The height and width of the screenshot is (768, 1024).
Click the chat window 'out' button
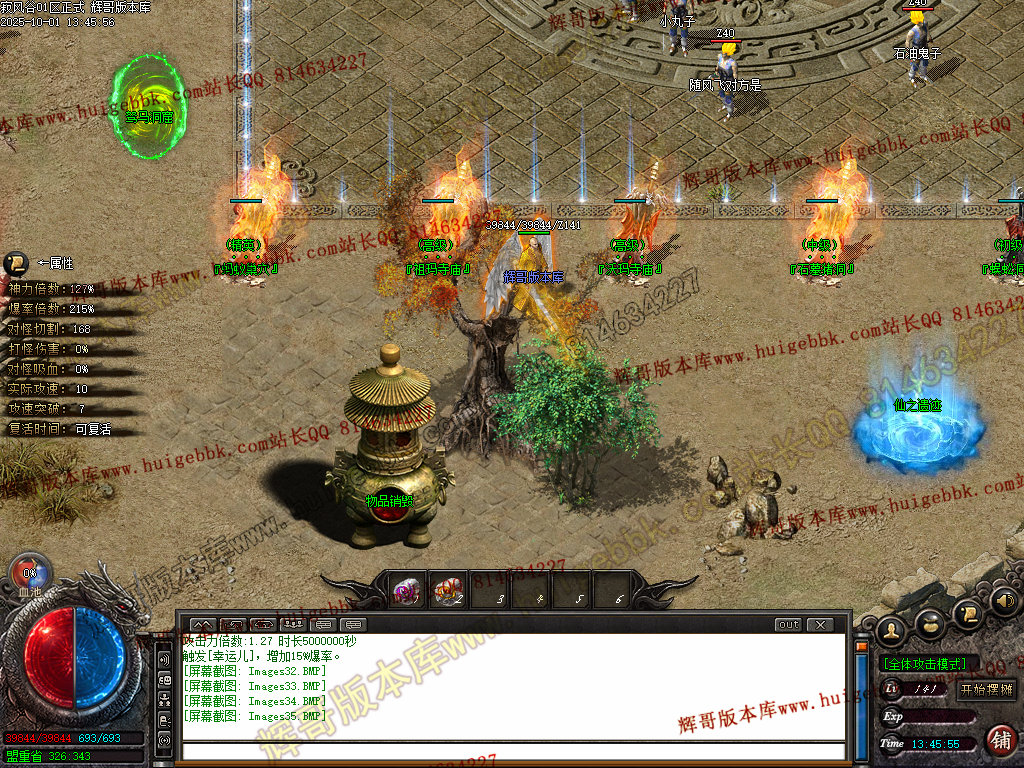[788, 625]
